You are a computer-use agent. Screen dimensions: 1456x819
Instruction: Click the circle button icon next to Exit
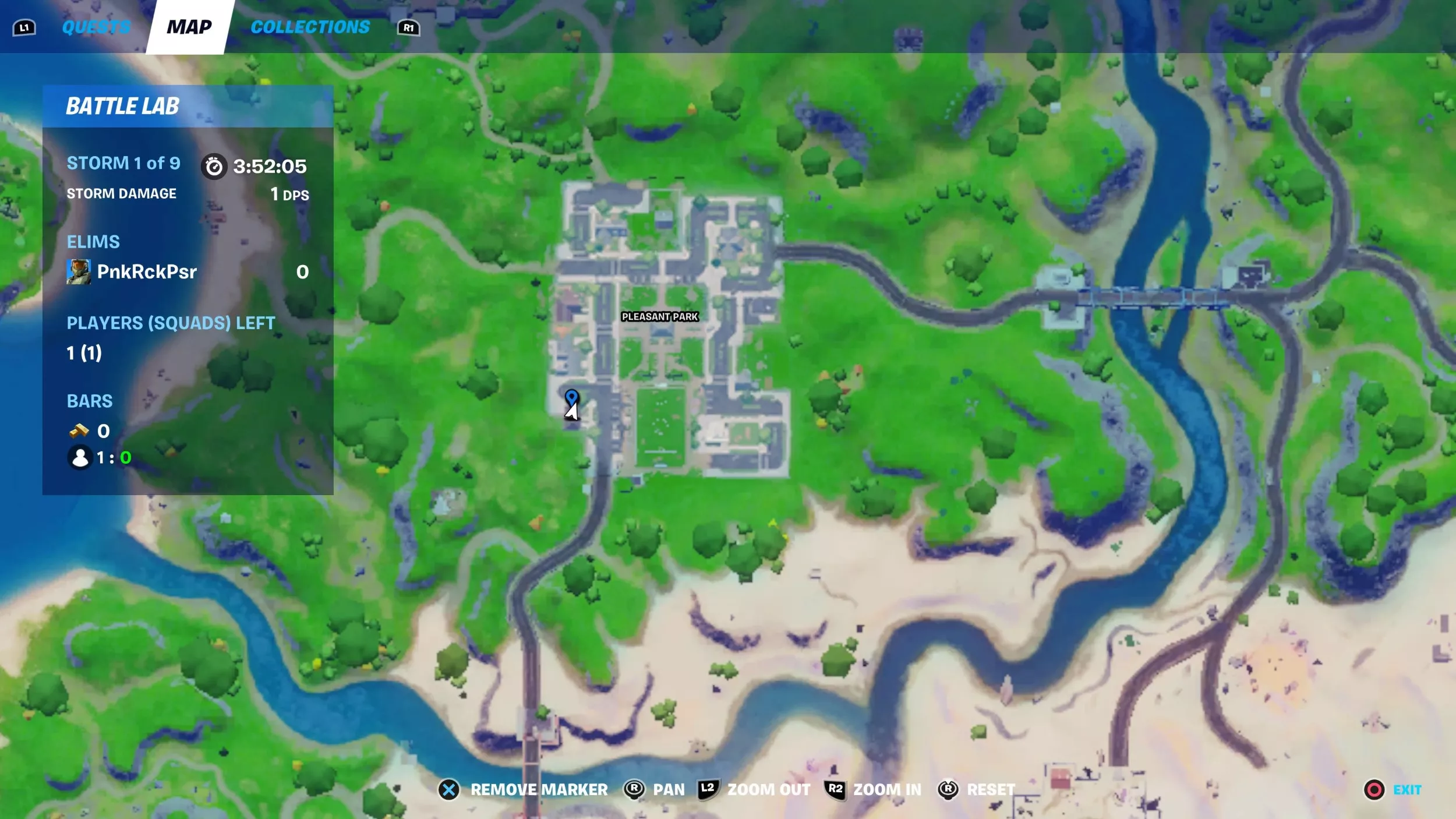pyautogui.click(x=1374, y=789)
